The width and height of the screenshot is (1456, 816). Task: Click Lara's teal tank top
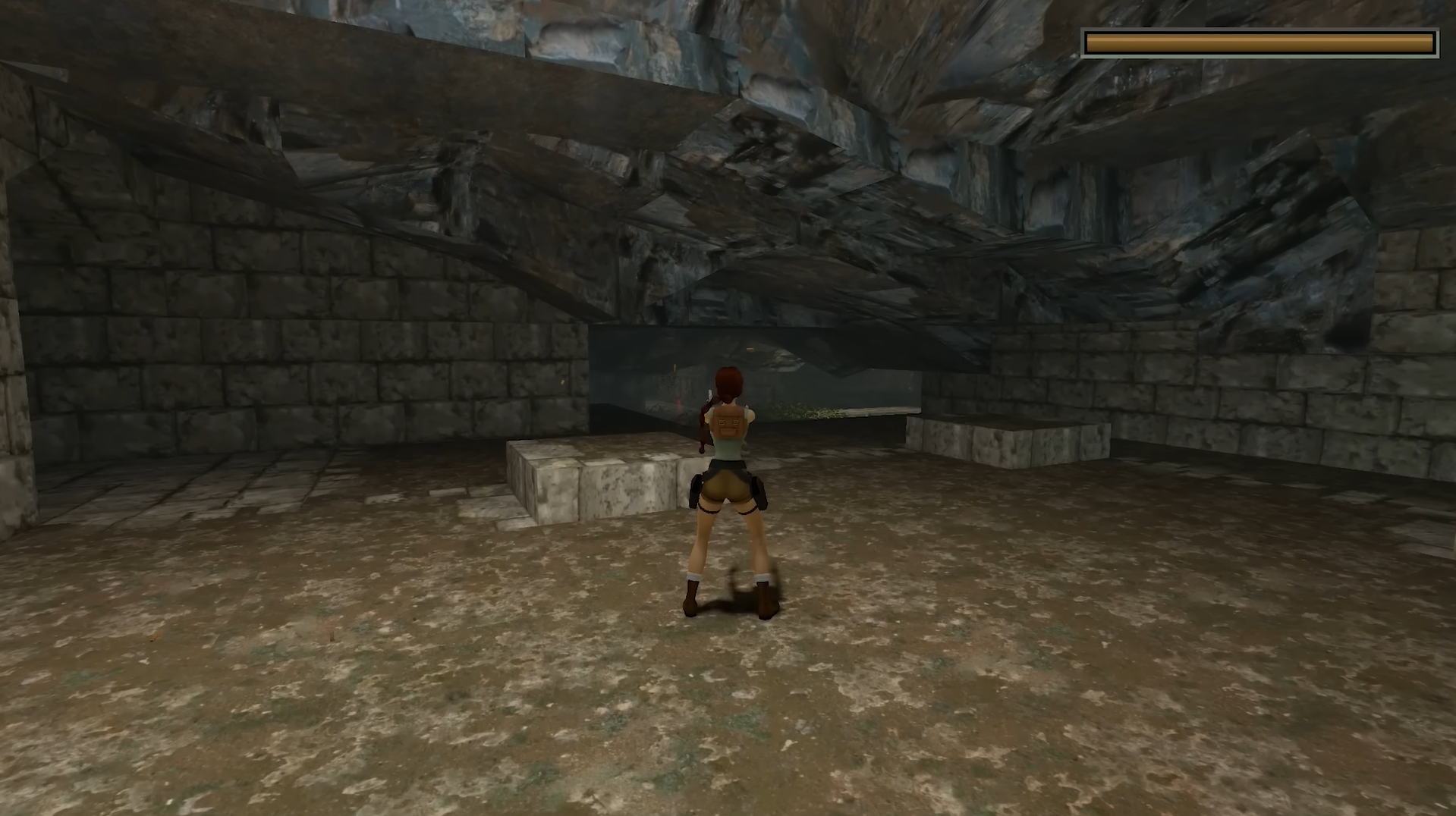click(x=727, y=450)
